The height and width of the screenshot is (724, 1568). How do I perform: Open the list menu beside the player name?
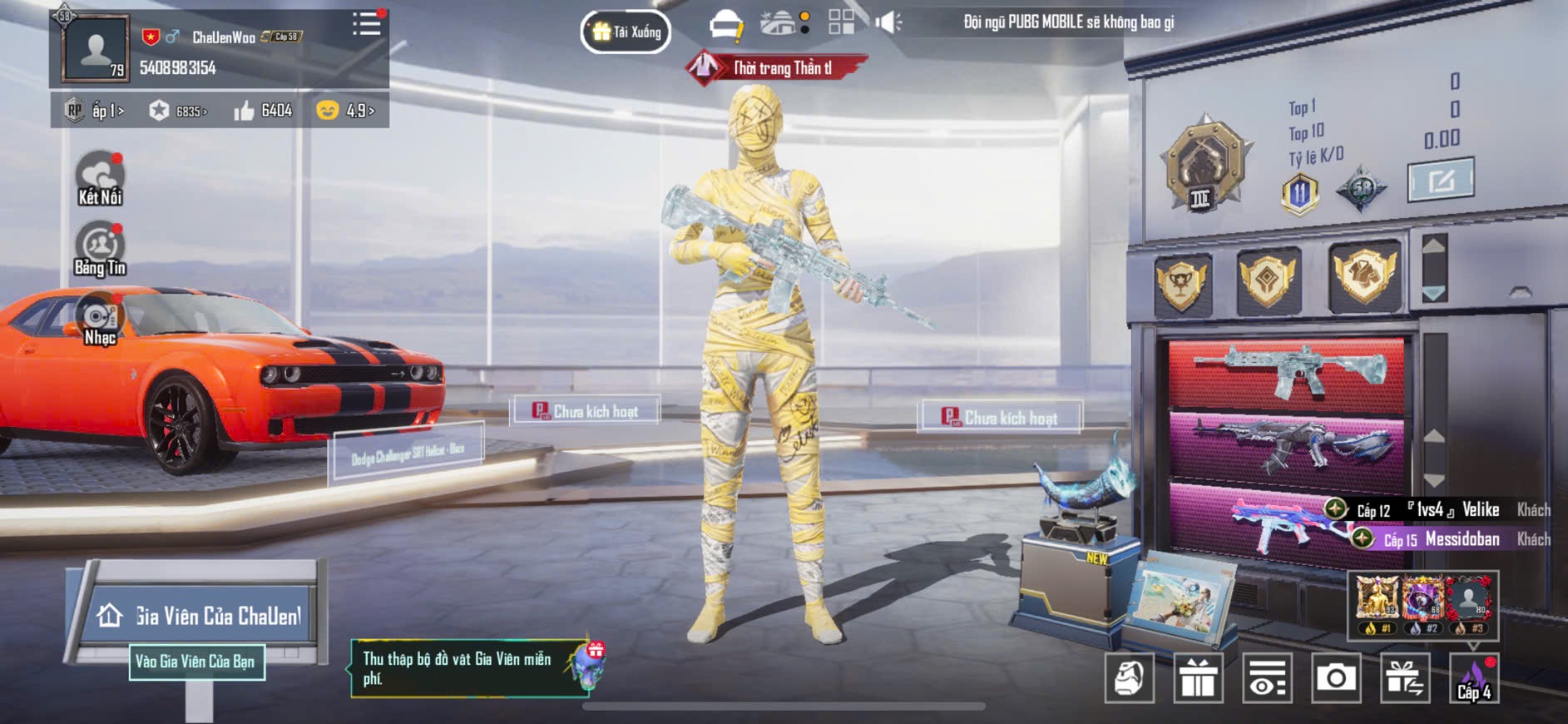click(366, 23)
